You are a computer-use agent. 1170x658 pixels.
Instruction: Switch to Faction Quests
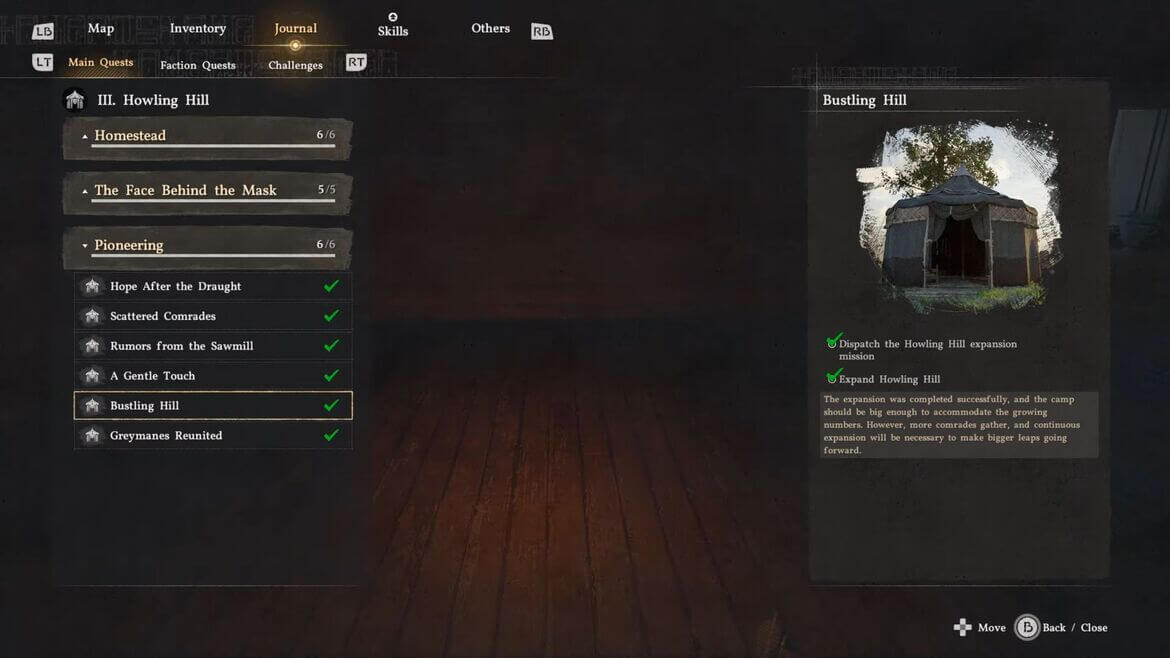198,65
